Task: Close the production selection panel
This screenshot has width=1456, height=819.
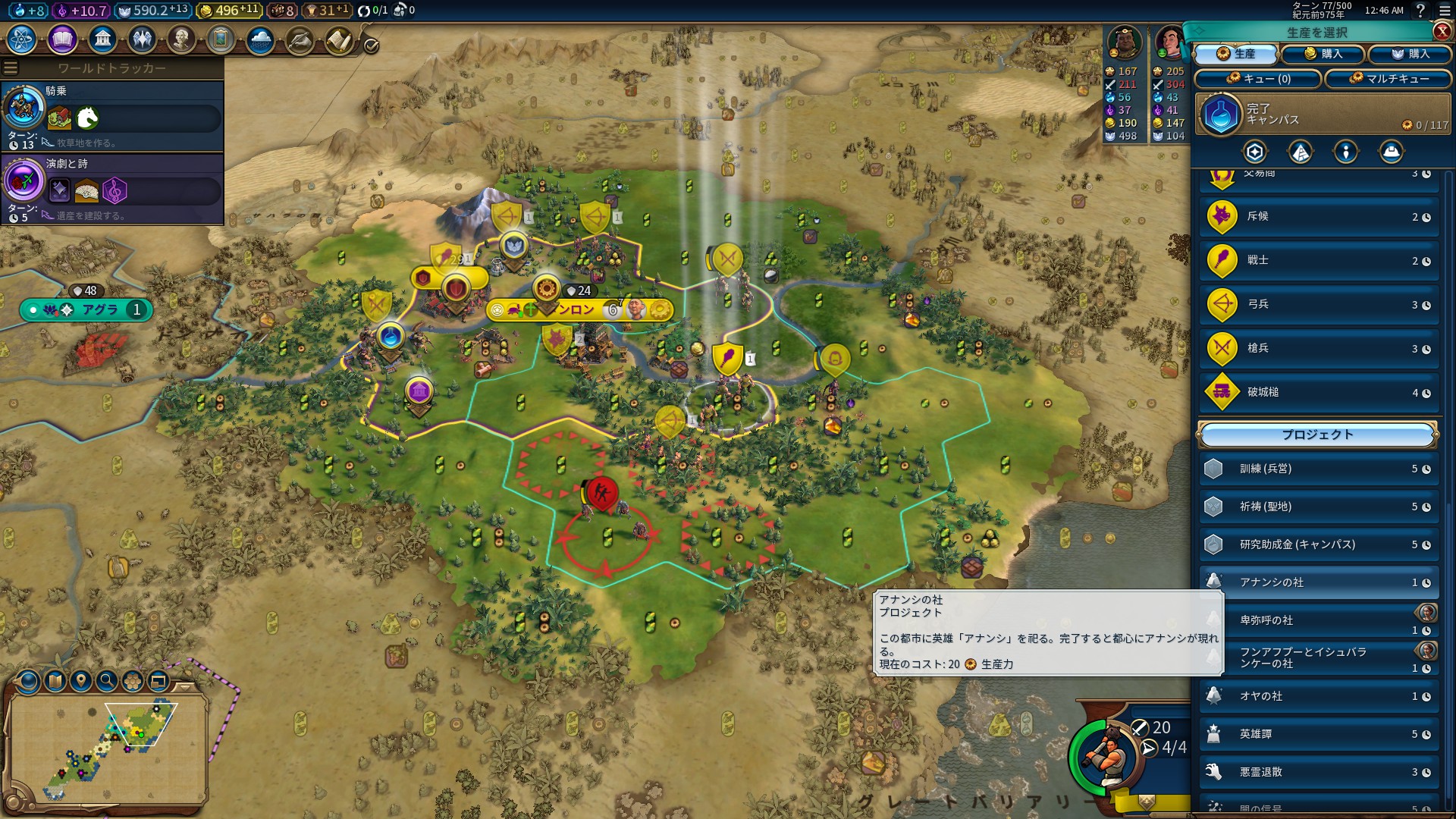Action: click(1442, 32)
